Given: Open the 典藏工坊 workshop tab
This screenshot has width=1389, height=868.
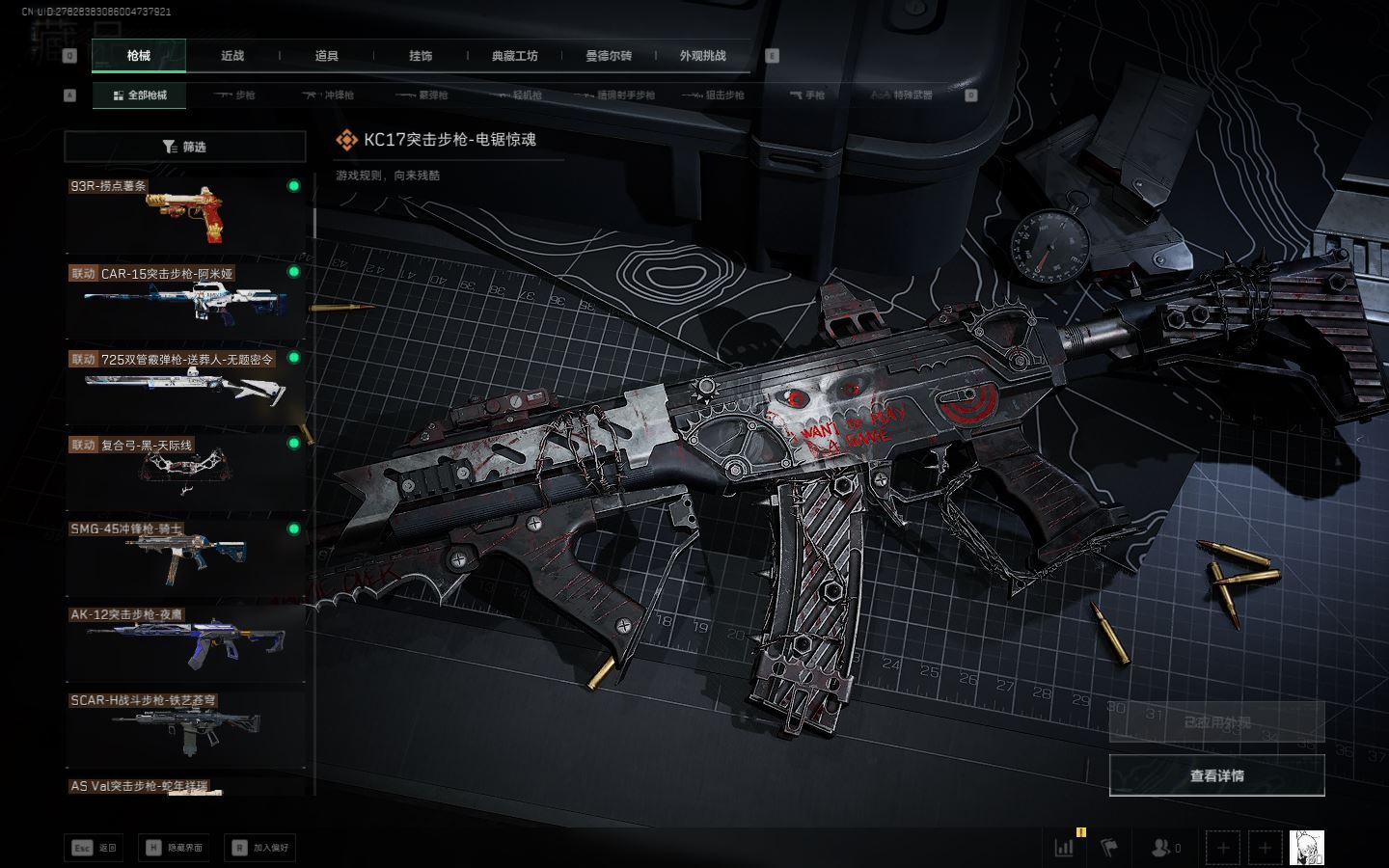Looking at the screenshot, I should point(514,56).
